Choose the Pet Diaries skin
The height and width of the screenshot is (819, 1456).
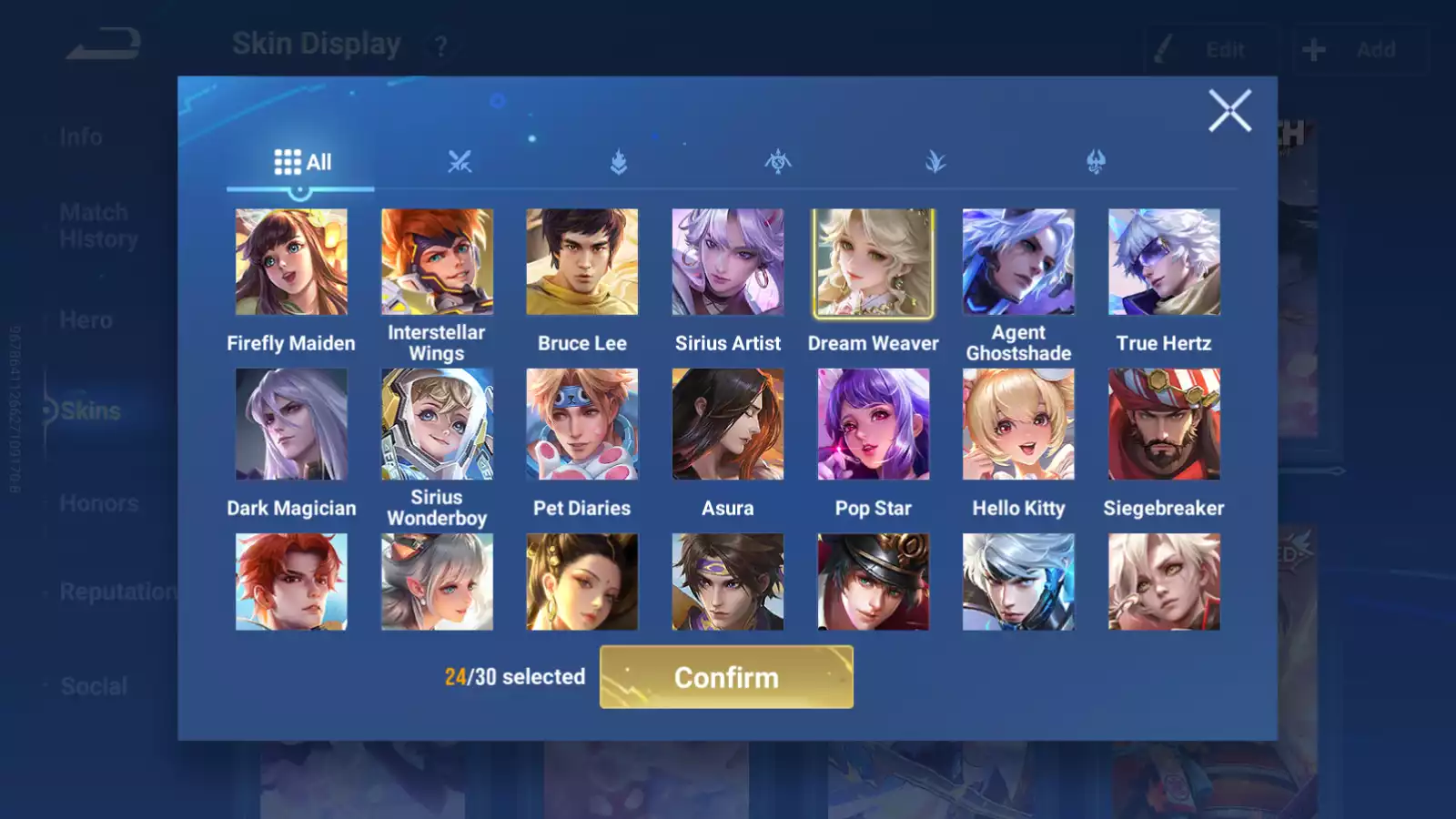pyautogui.click(x=582, y=424)
